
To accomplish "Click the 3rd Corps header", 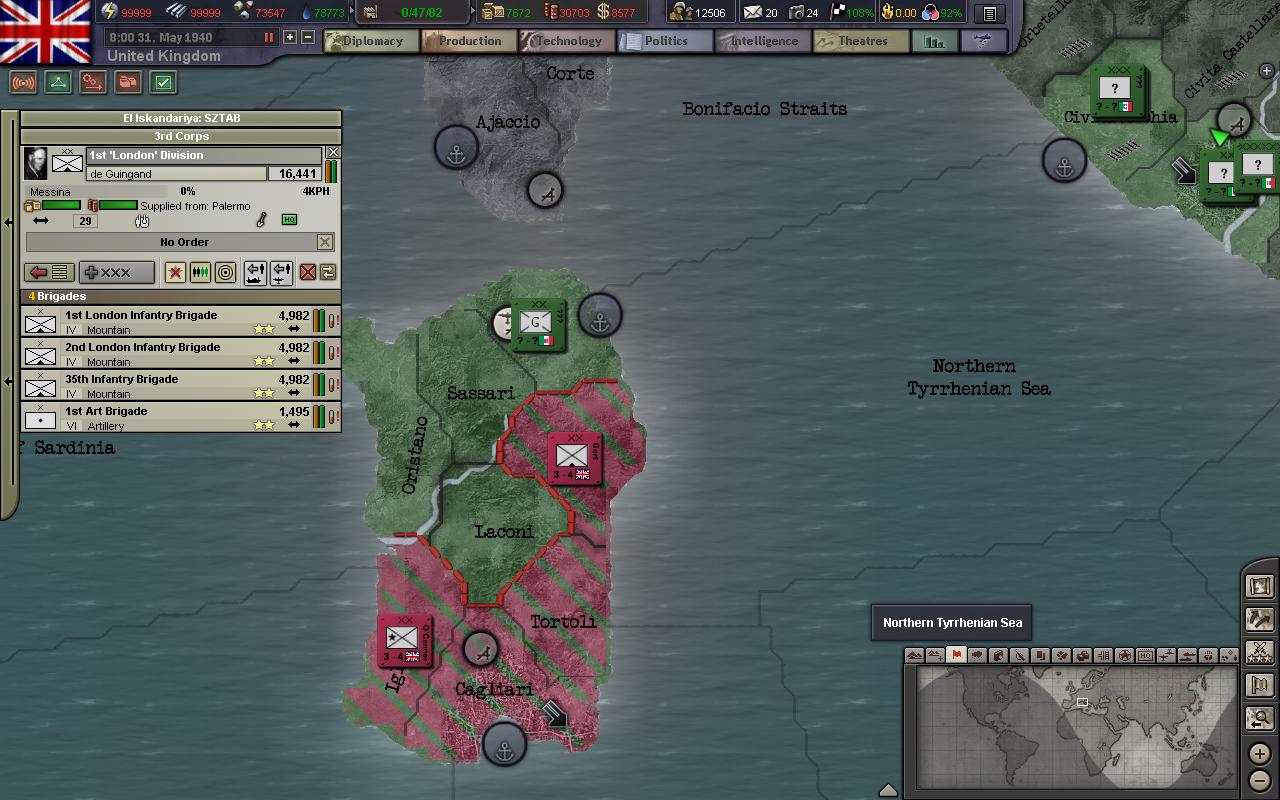I will pos(181,136).
